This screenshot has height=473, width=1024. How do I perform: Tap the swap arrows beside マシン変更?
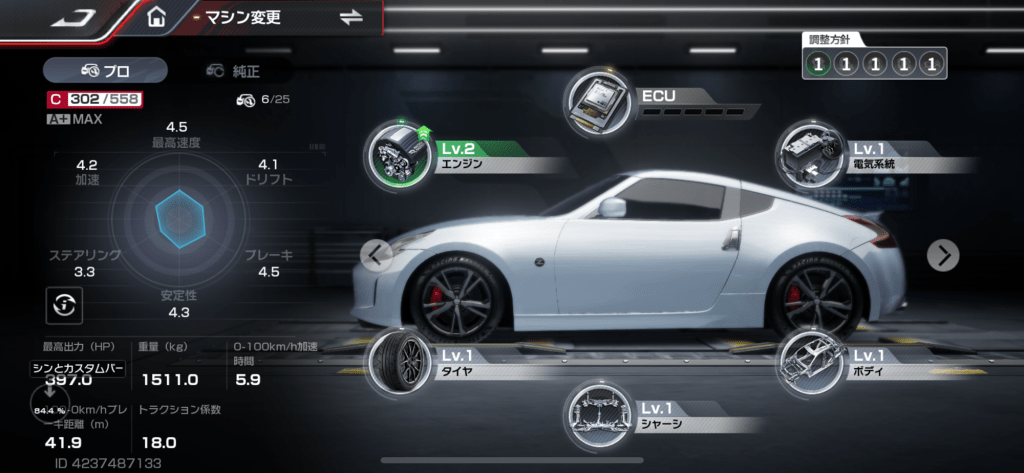(x=351, y=17)
